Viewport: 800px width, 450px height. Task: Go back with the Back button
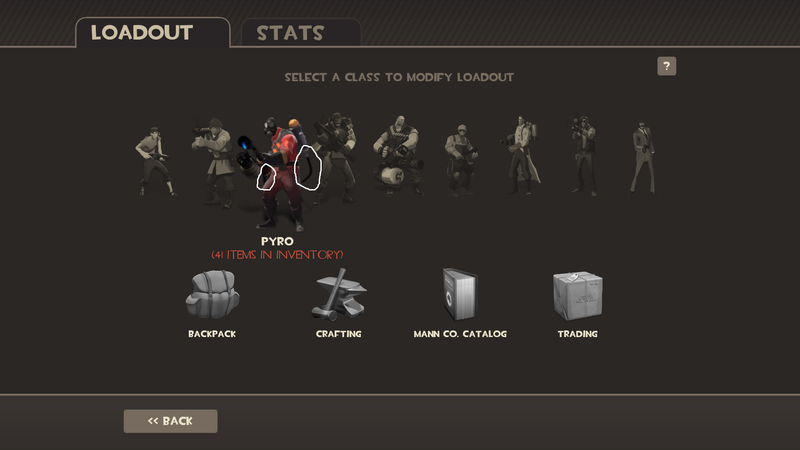point(170,421)
